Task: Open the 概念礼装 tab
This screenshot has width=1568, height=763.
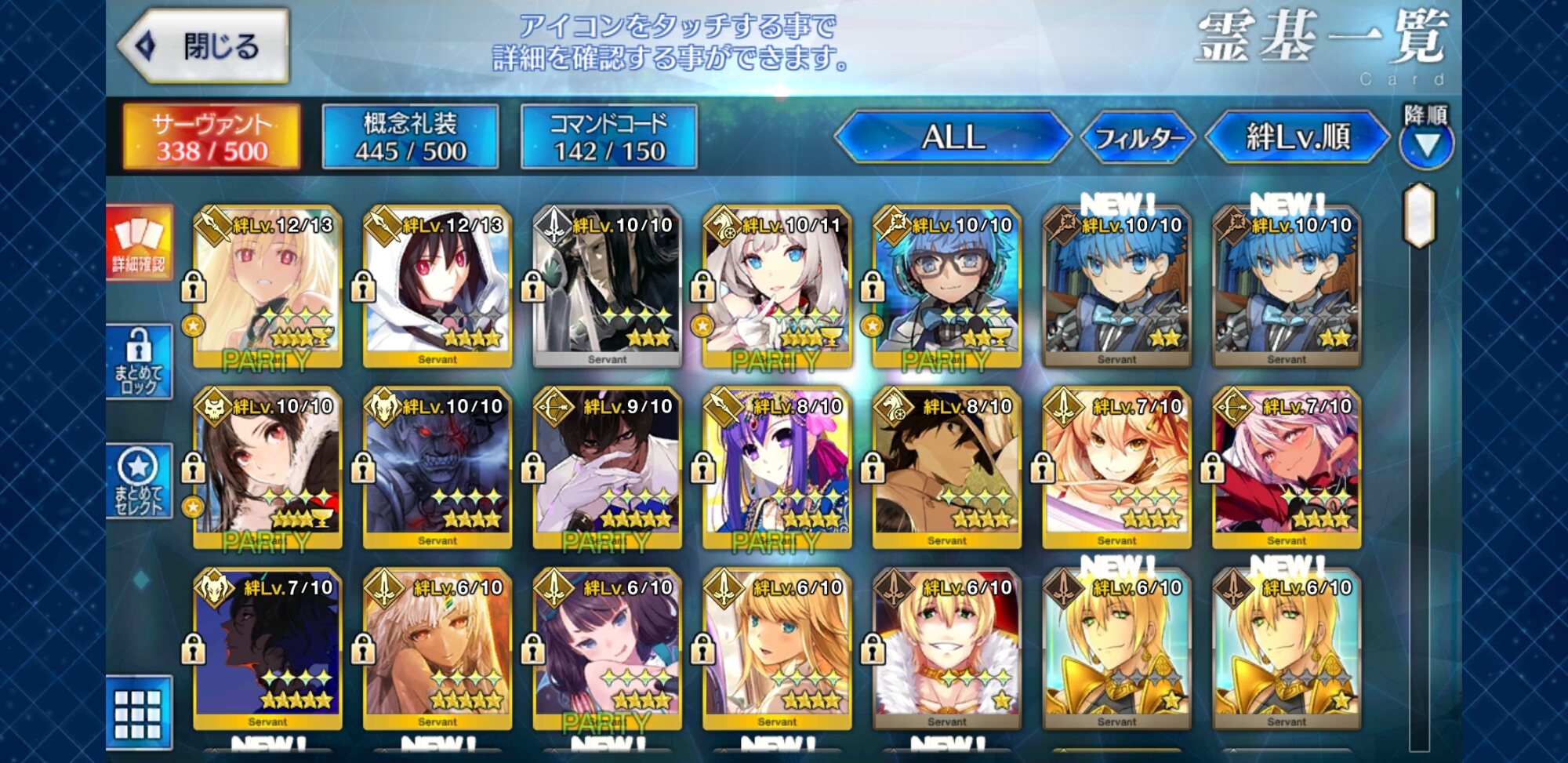Action: click(x=410, y=137)
